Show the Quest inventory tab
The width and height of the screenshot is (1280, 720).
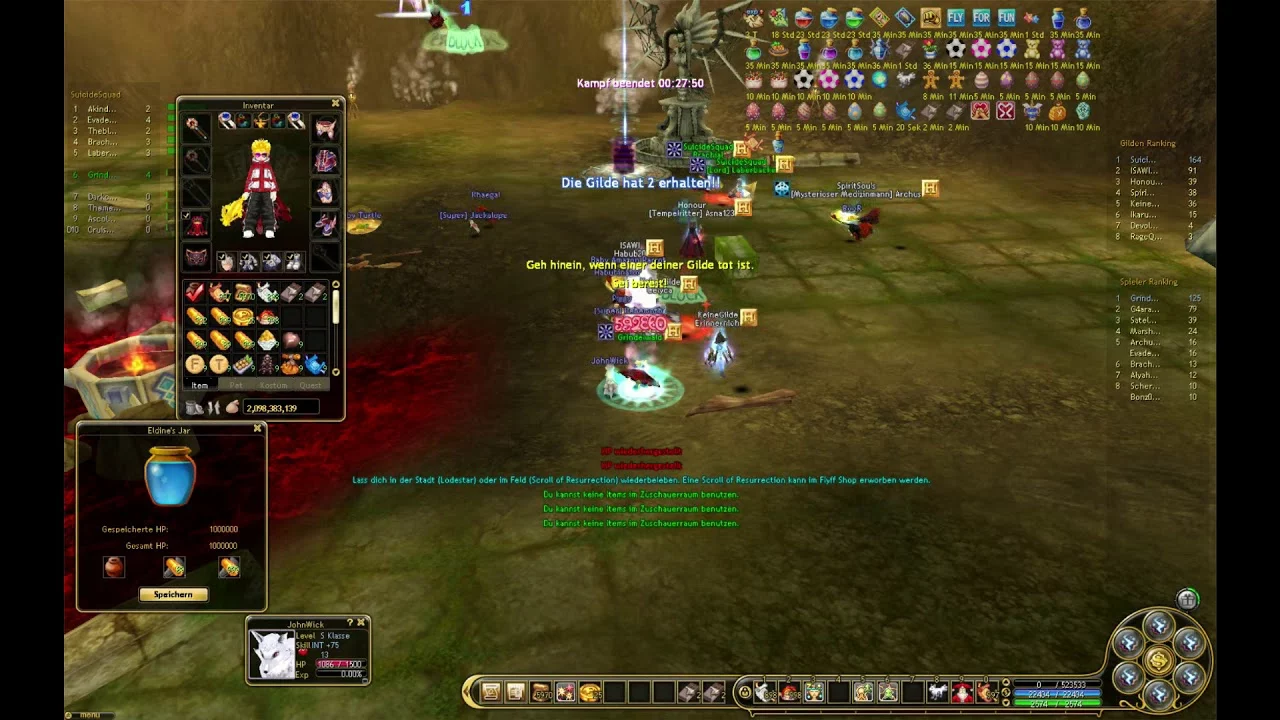(x=310, y=385)
